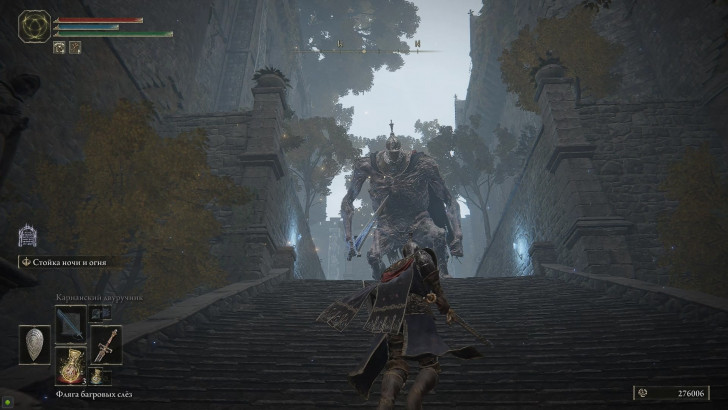Click the "Стойка ночи и огня" skill label
Viewport: 728px width, 410px height.
tap(70, 262)
